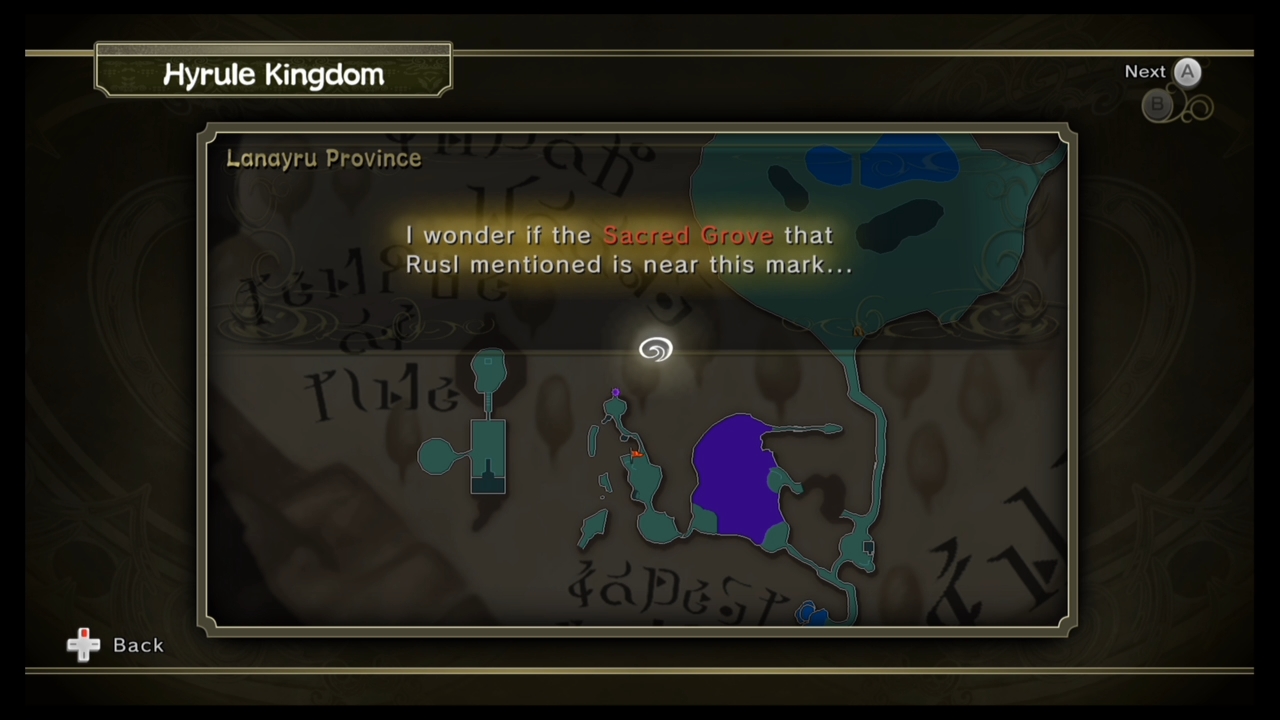Click the round lake west of Castle Town
Screen dimensions: 1280x720
click(x=437, y=457)
